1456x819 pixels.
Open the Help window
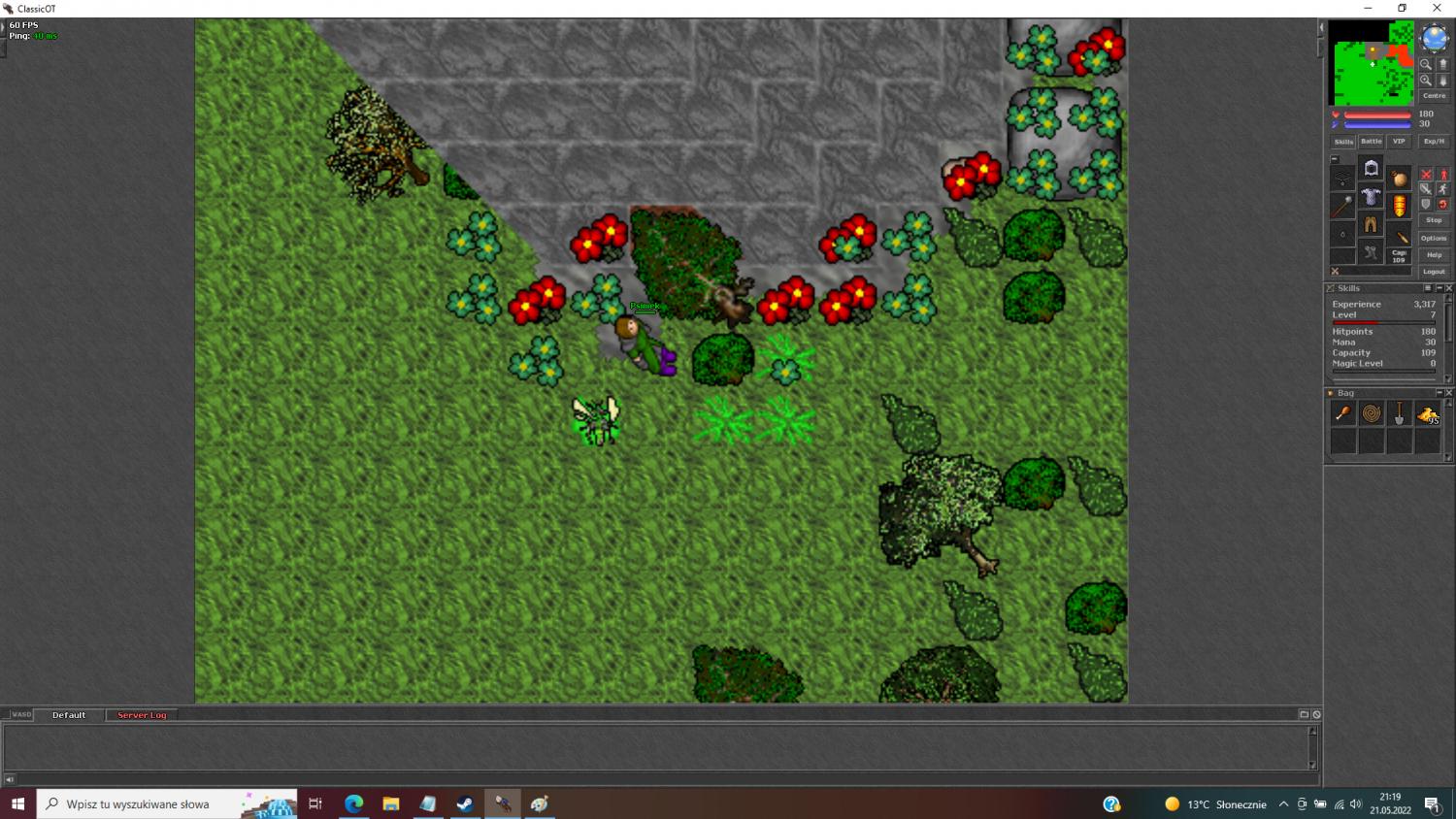click(1434, 255)
